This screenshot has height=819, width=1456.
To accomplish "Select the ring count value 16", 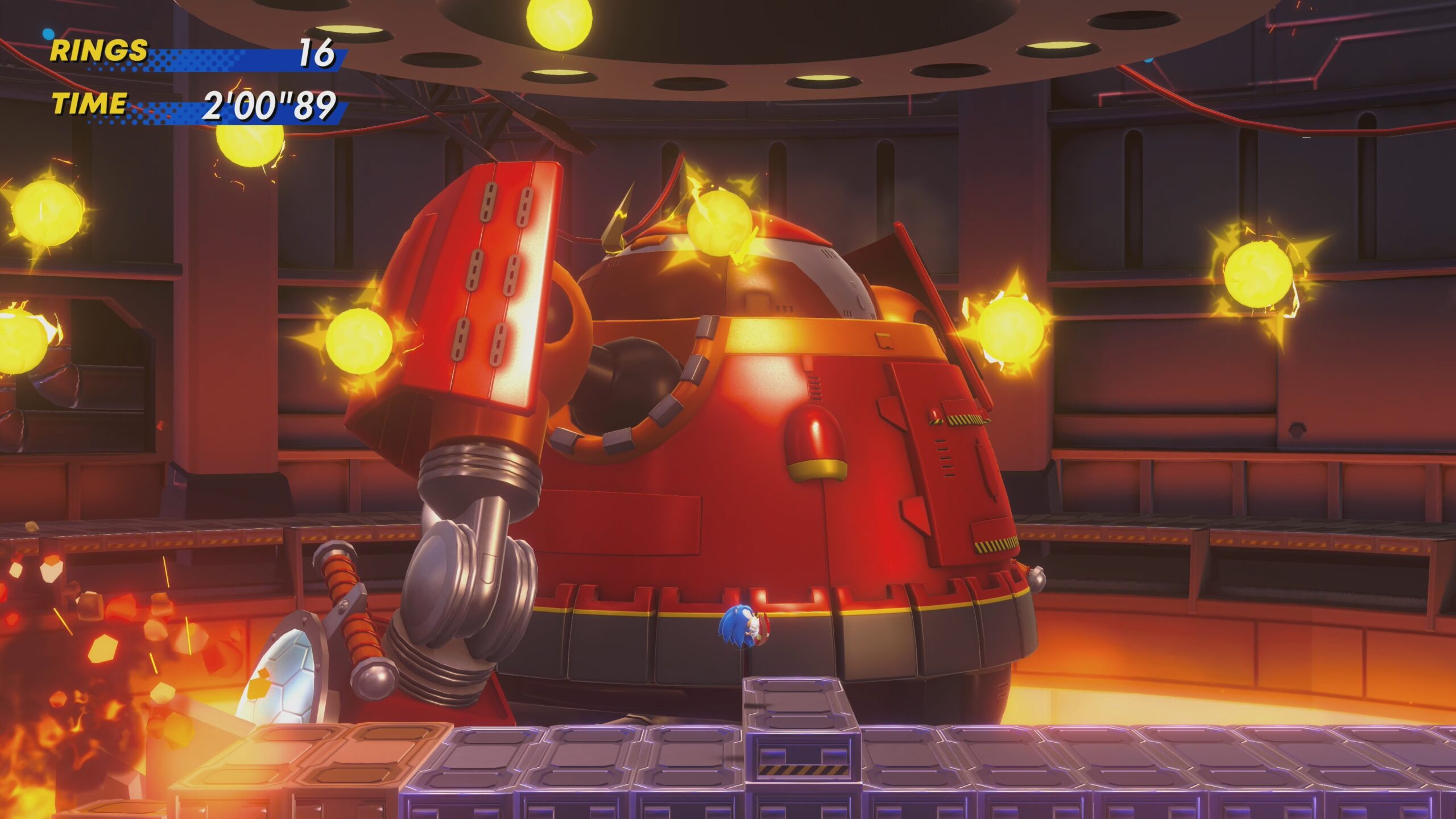I will click(318, 52).
